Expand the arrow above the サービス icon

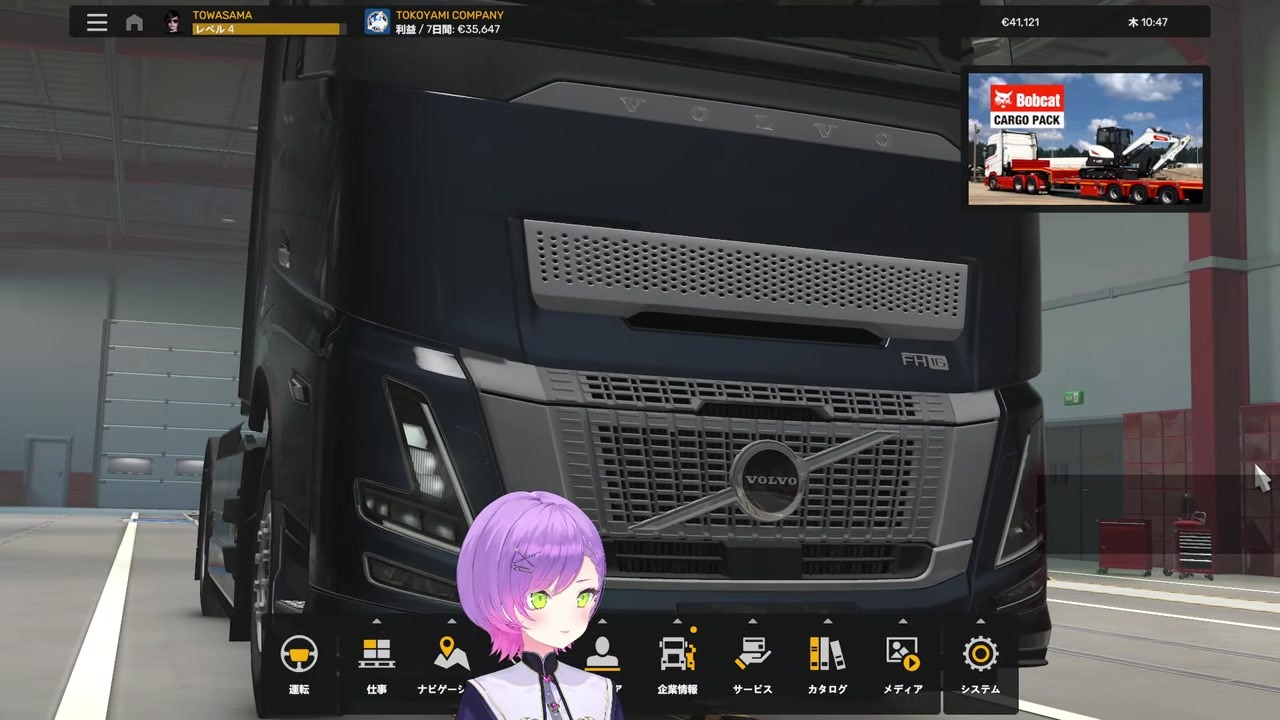752,622
